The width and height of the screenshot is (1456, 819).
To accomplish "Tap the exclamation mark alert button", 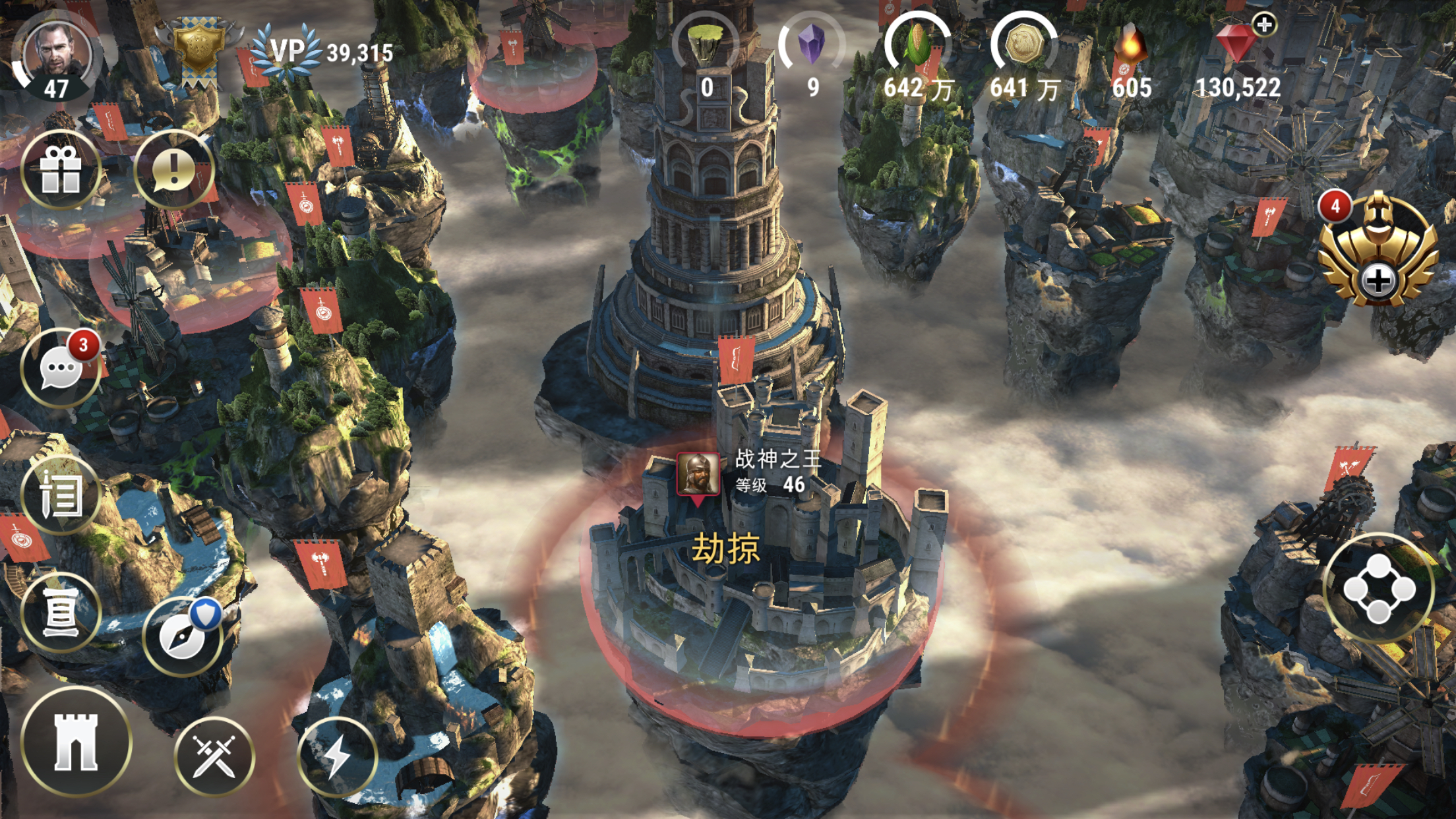I will point(174,169).
